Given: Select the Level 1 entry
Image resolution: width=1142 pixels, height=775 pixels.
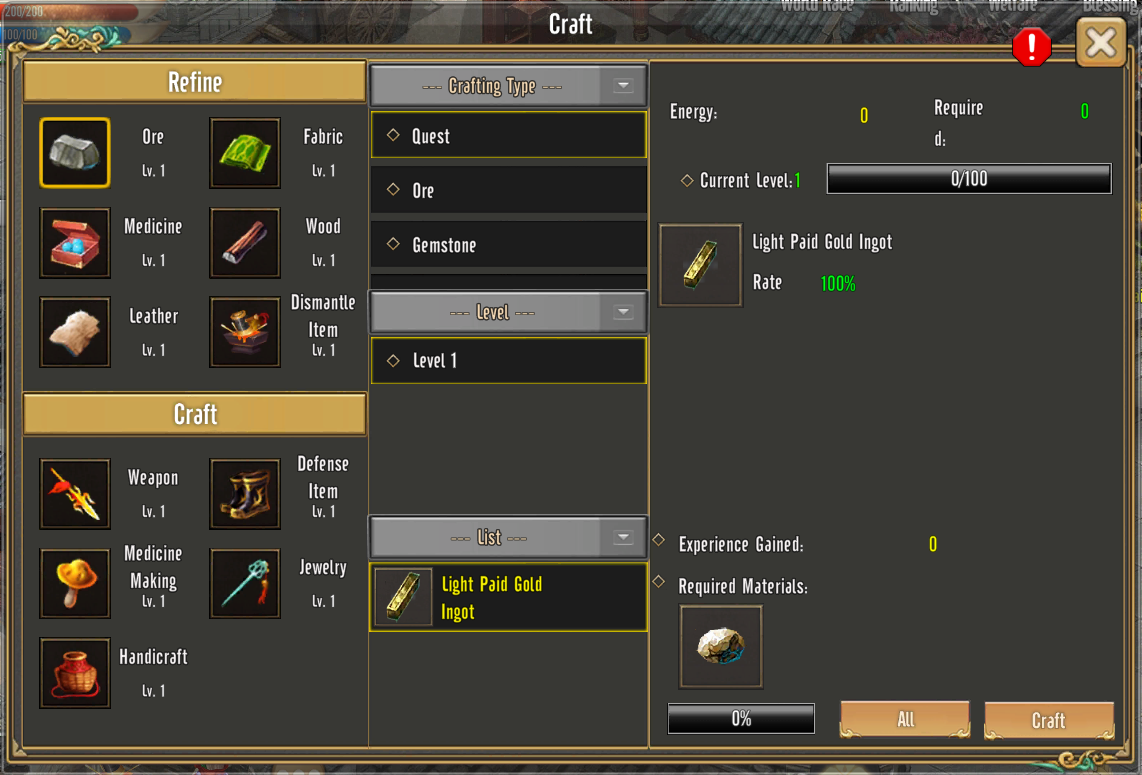Looking at the screenshot, I should [x=508, y=361].
